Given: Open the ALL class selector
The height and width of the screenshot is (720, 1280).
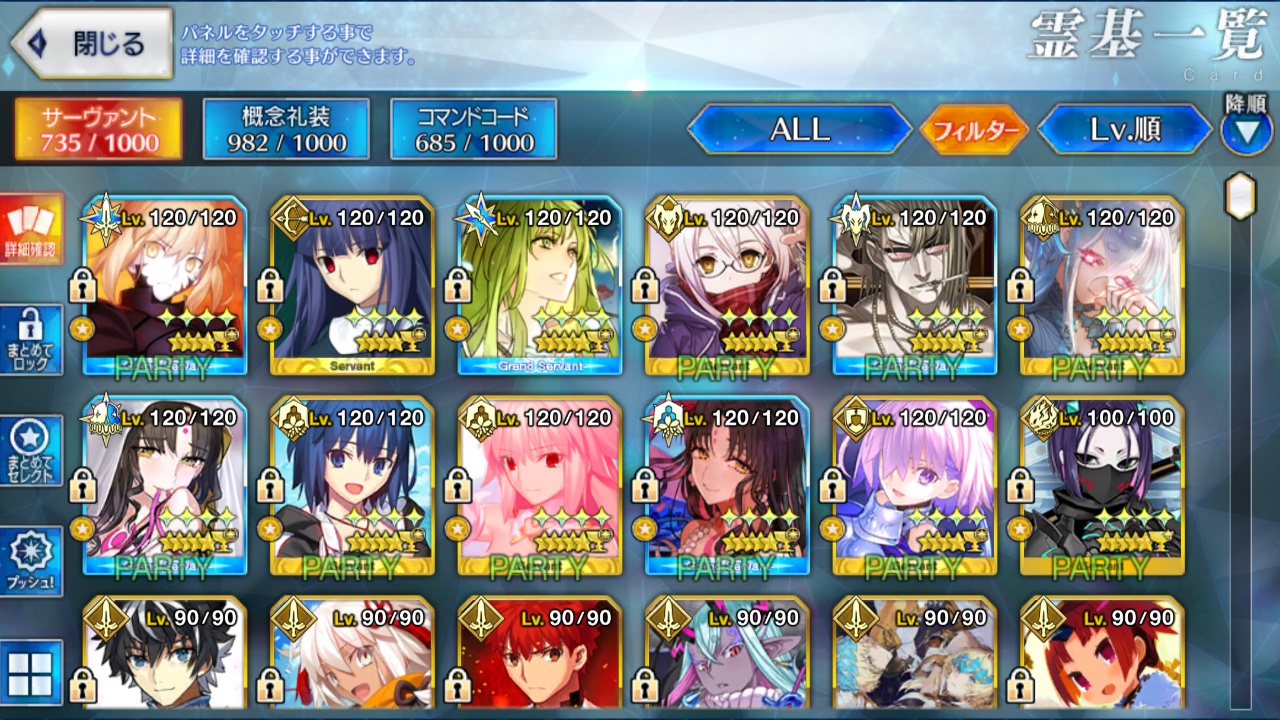Looking at the screenshot, I should (x=799, y=129).
